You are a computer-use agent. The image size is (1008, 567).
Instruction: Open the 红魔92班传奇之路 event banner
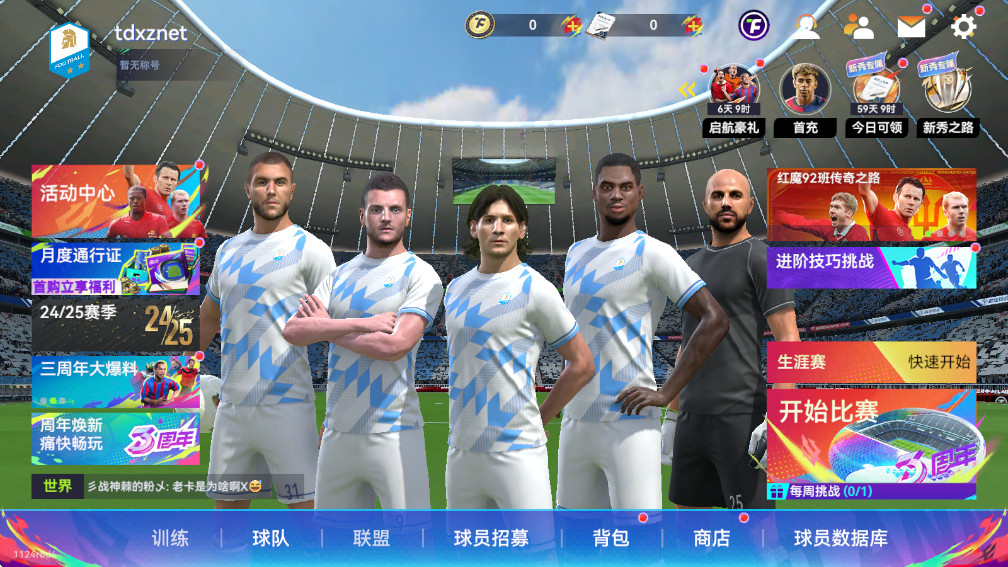coord(870,204)
